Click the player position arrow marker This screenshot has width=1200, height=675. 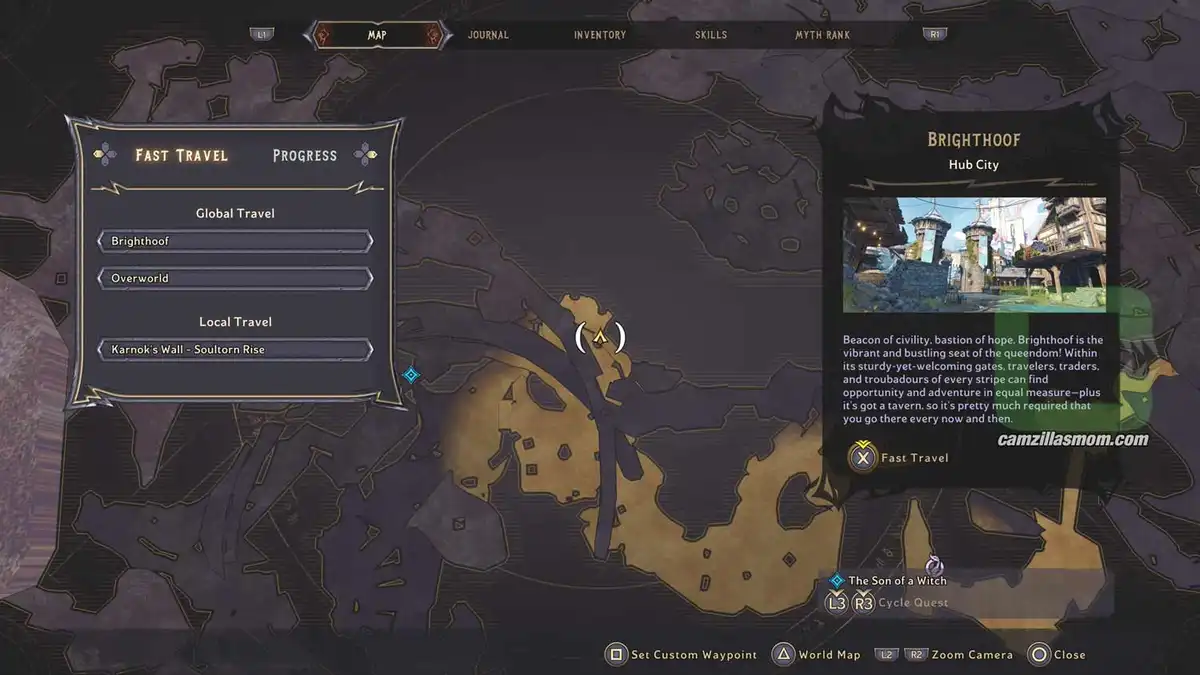coord(600,337)
